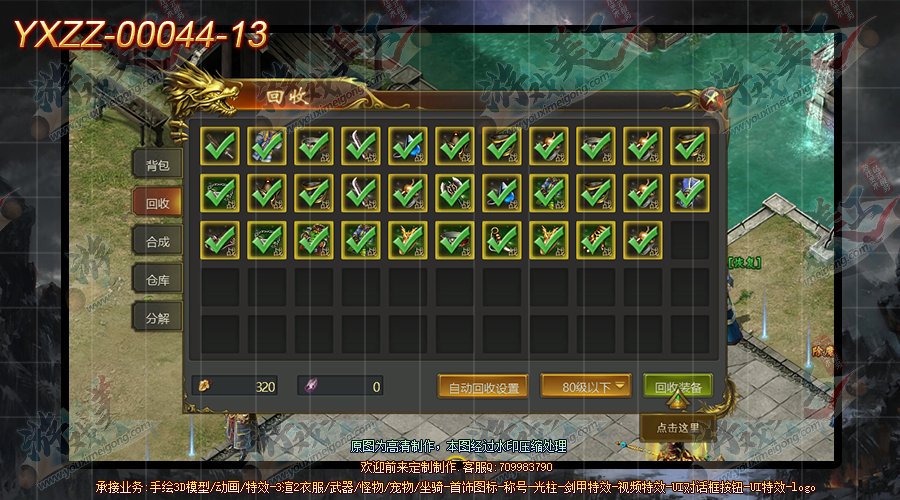Show the 仓库 tab
The image size is (900, 500).
coord(157,280)
